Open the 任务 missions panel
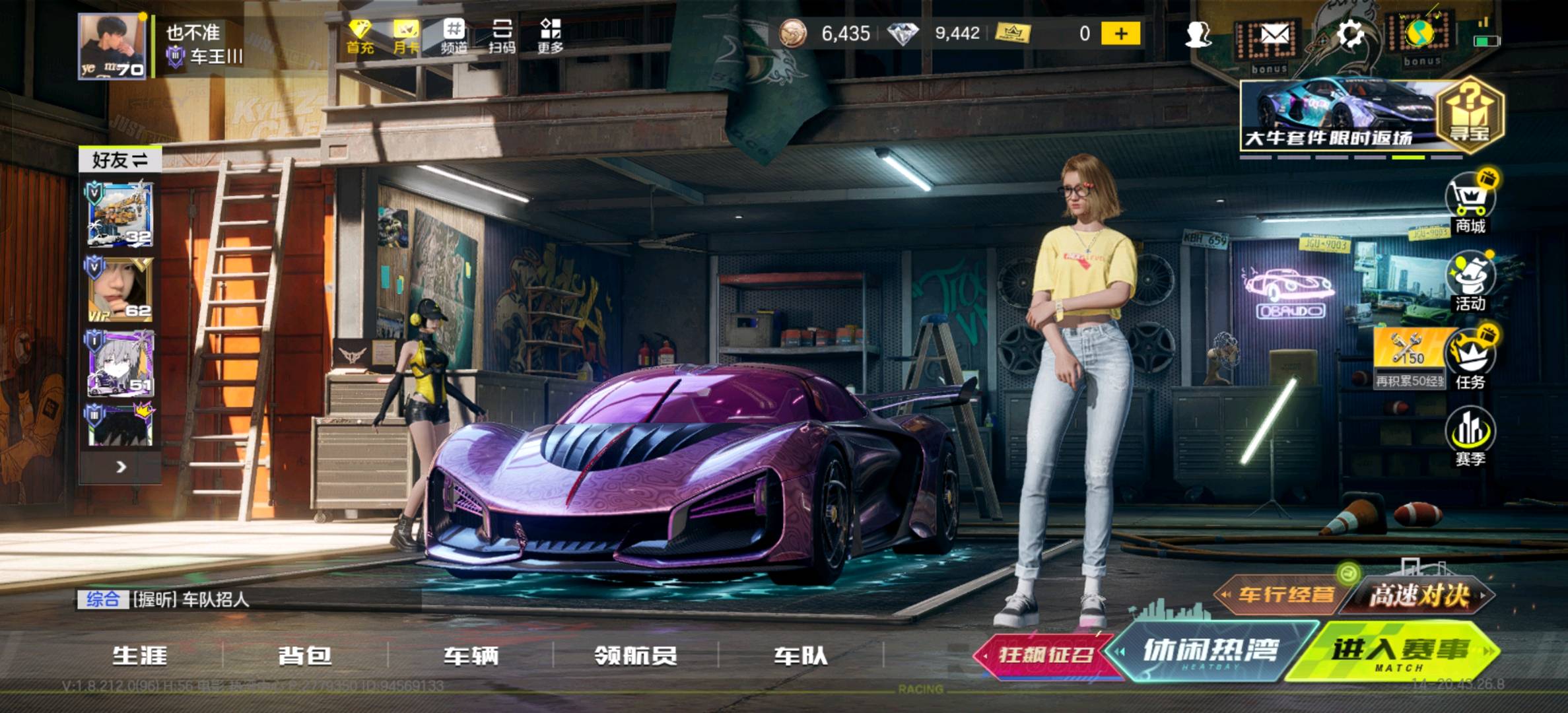 [1470, 360]
